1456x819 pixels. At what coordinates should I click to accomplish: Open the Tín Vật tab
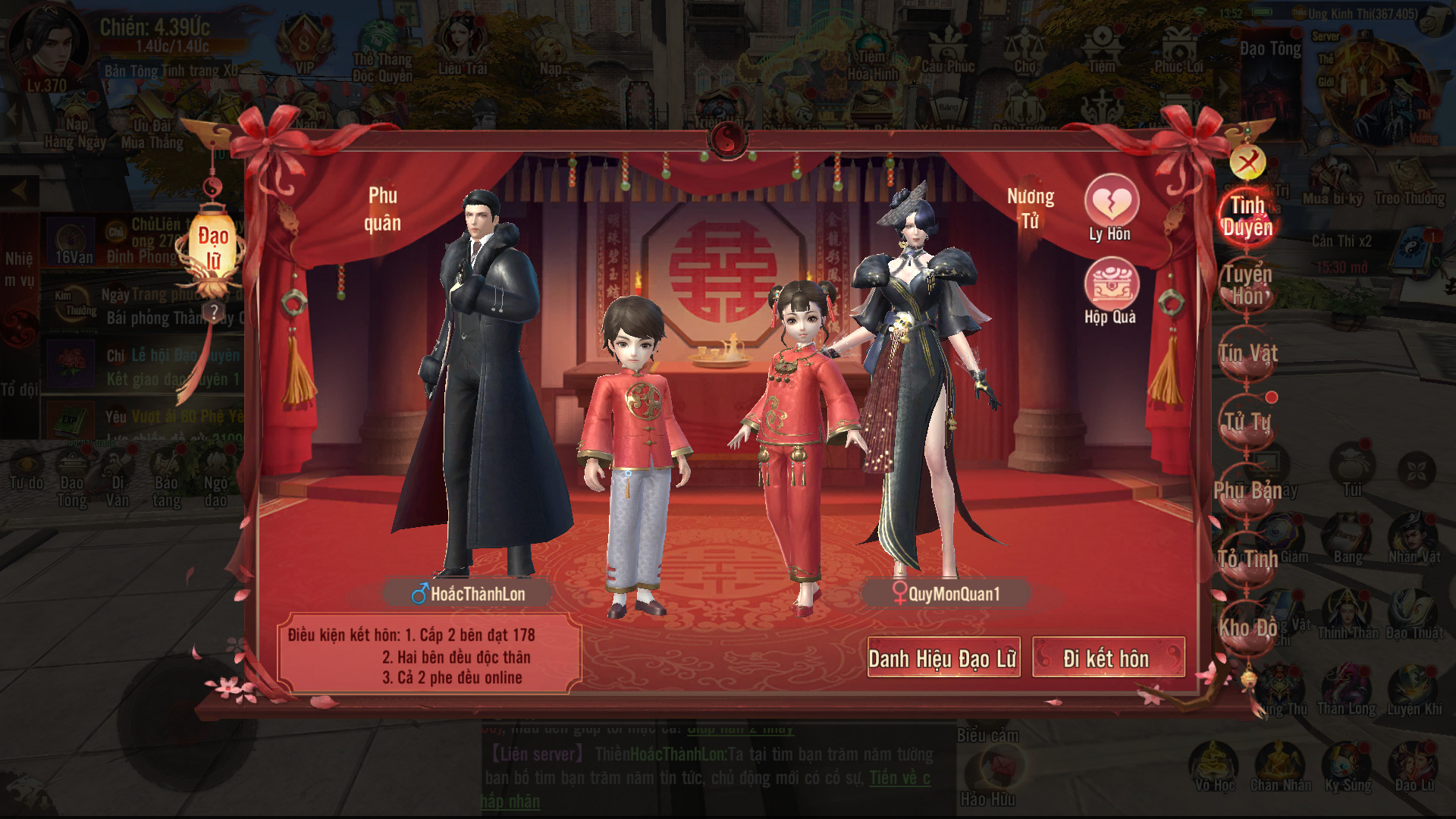(x=1247, y=353)
